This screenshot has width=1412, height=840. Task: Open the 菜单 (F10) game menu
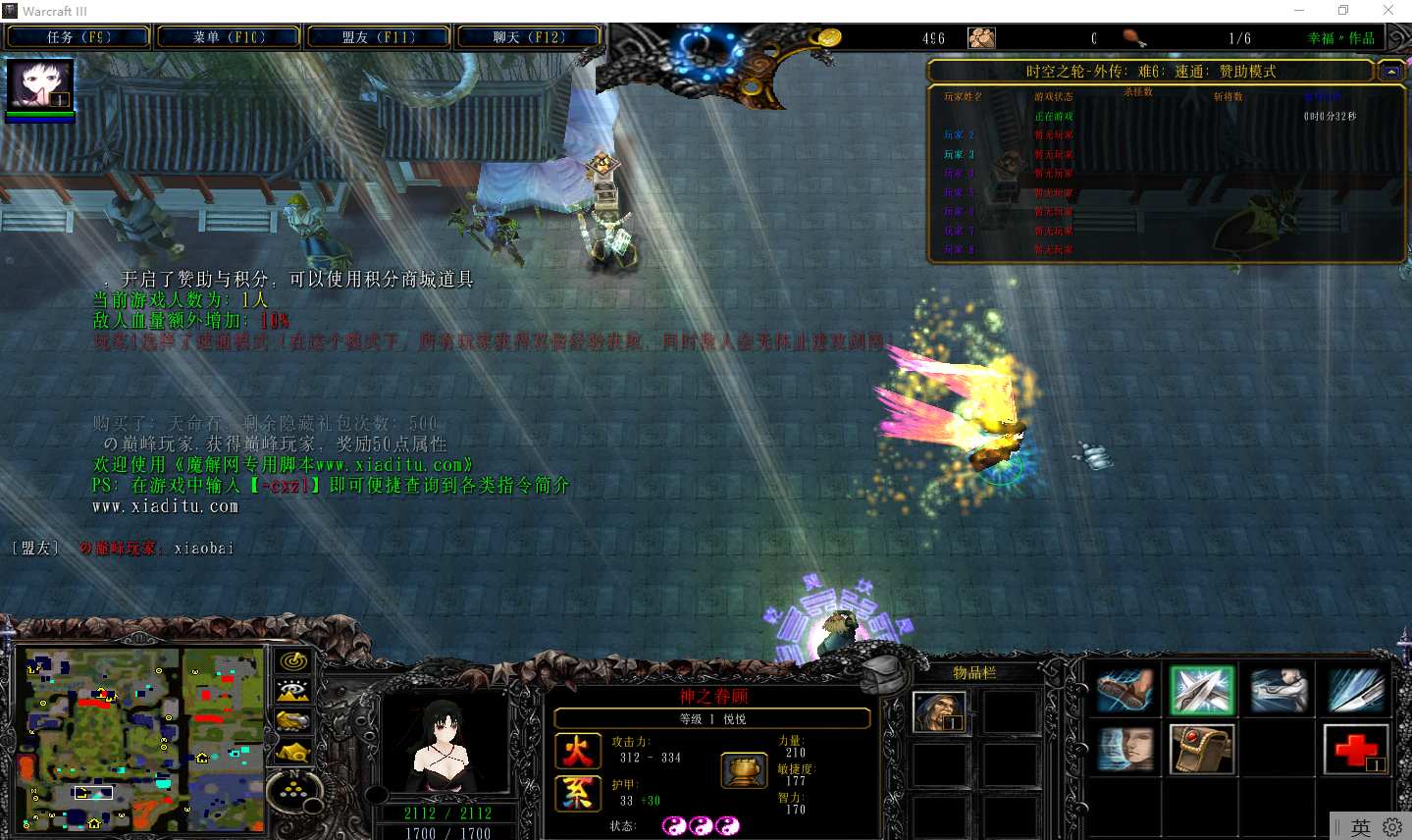pyautogui.click(x=229, y=37)
